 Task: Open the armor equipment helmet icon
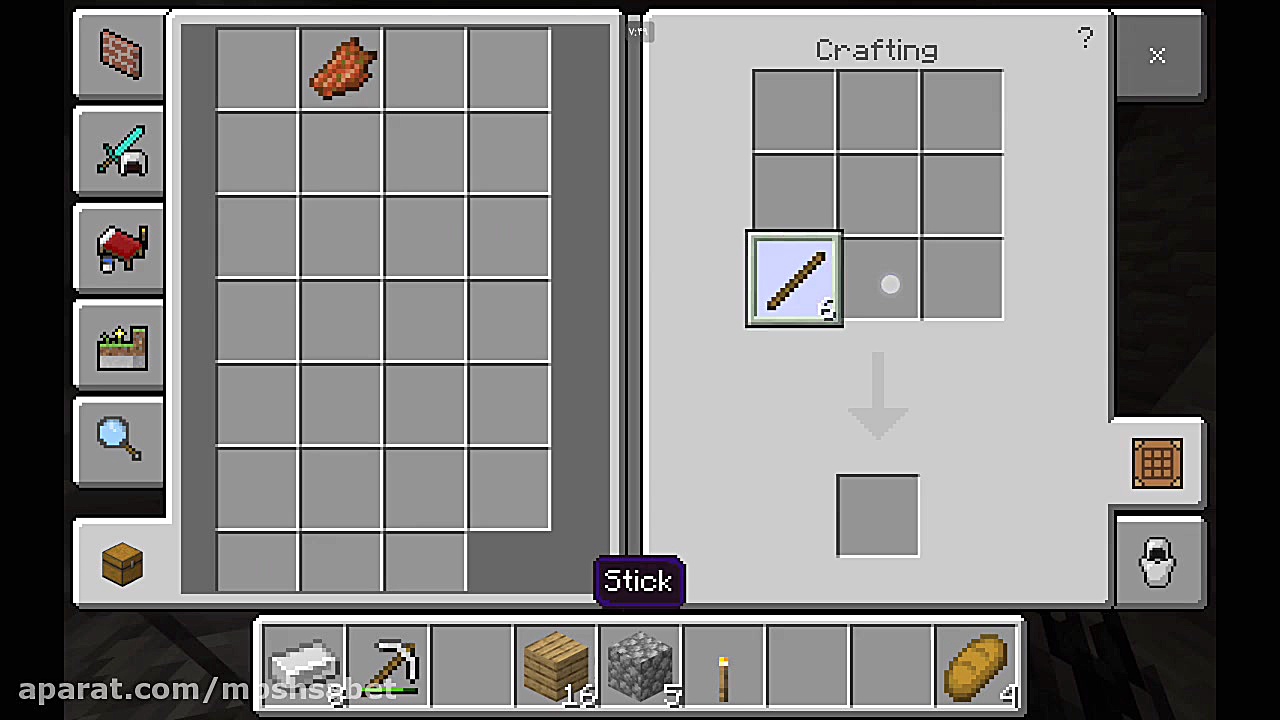click(x=1157, y=561)
